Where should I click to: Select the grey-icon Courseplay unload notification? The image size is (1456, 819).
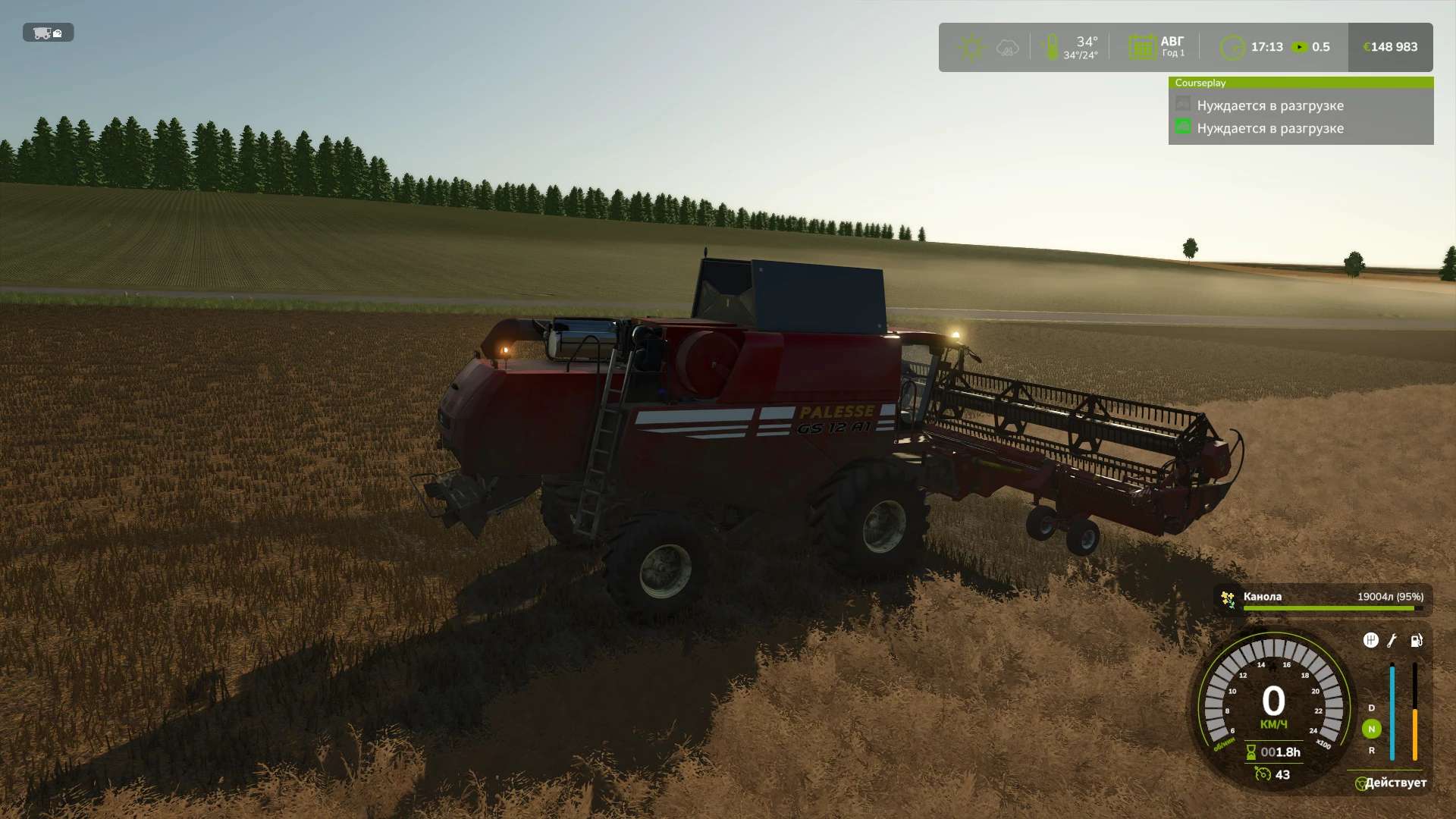pos(1269,105)
